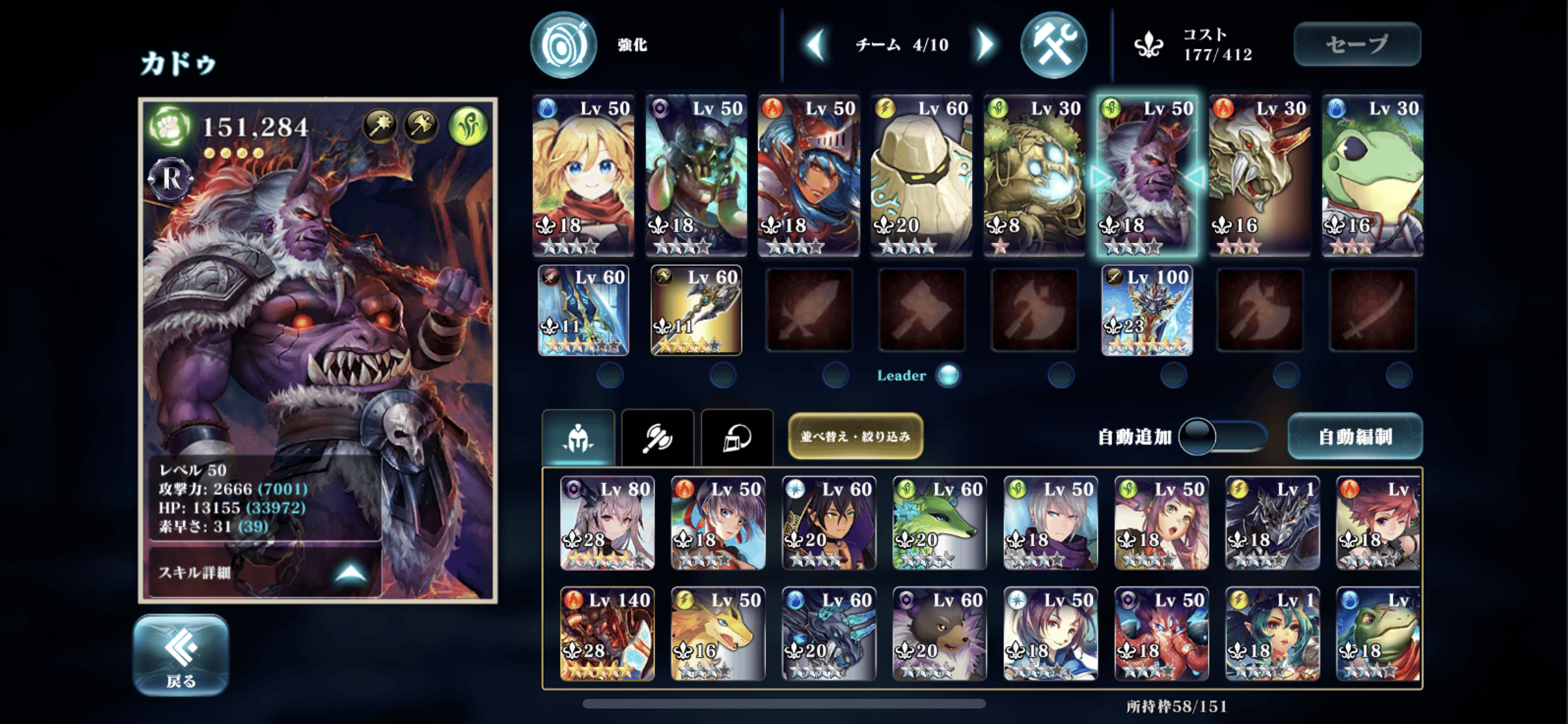The height and width of the screenshot is (724, 1568).
Task: Switch to the previous team with left arrow
Action: 816,45
